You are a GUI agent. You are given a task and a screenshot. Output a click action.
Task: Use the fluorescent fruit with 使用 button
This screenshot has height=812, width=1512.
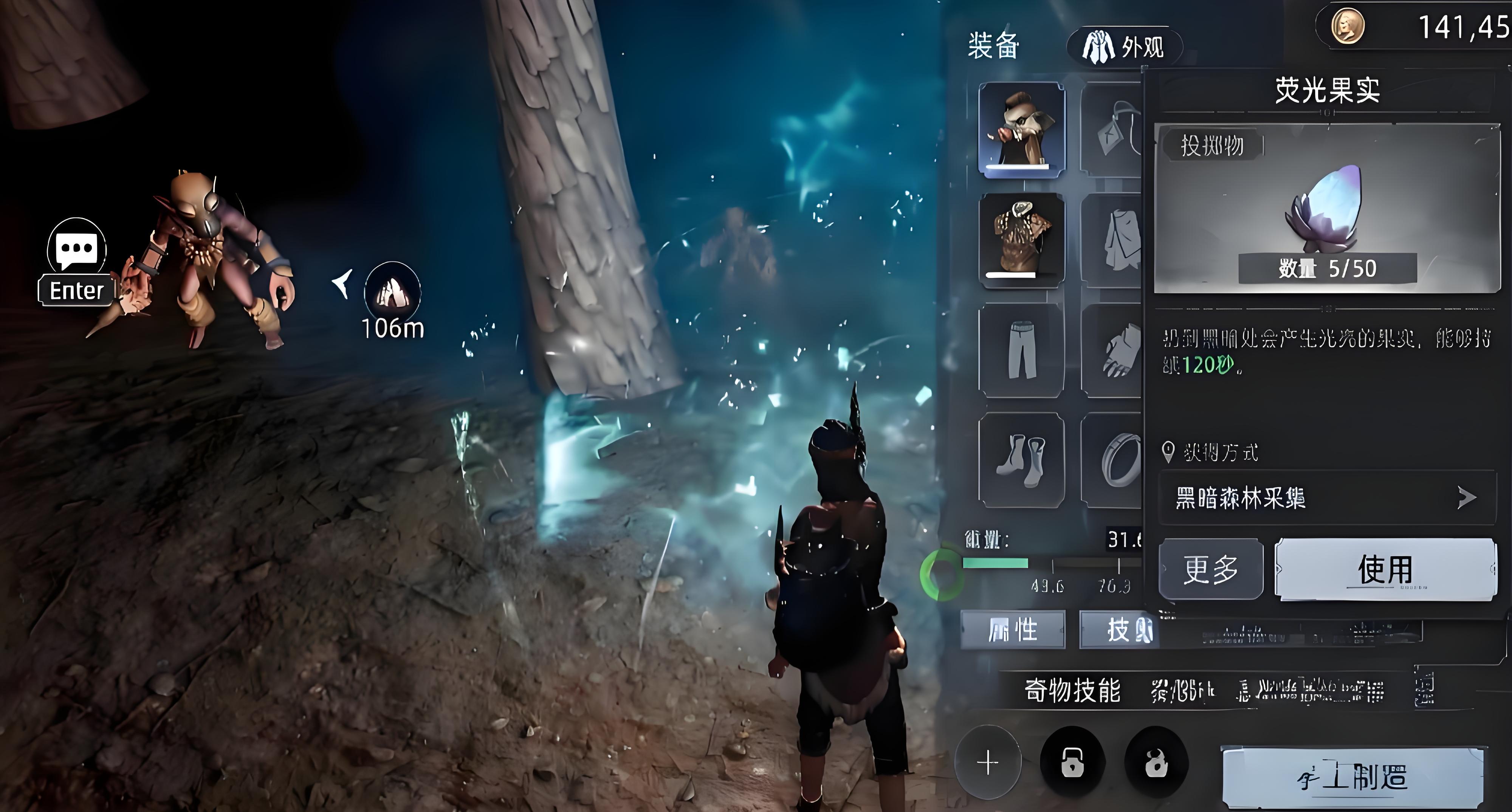[x=1385, y=568]
